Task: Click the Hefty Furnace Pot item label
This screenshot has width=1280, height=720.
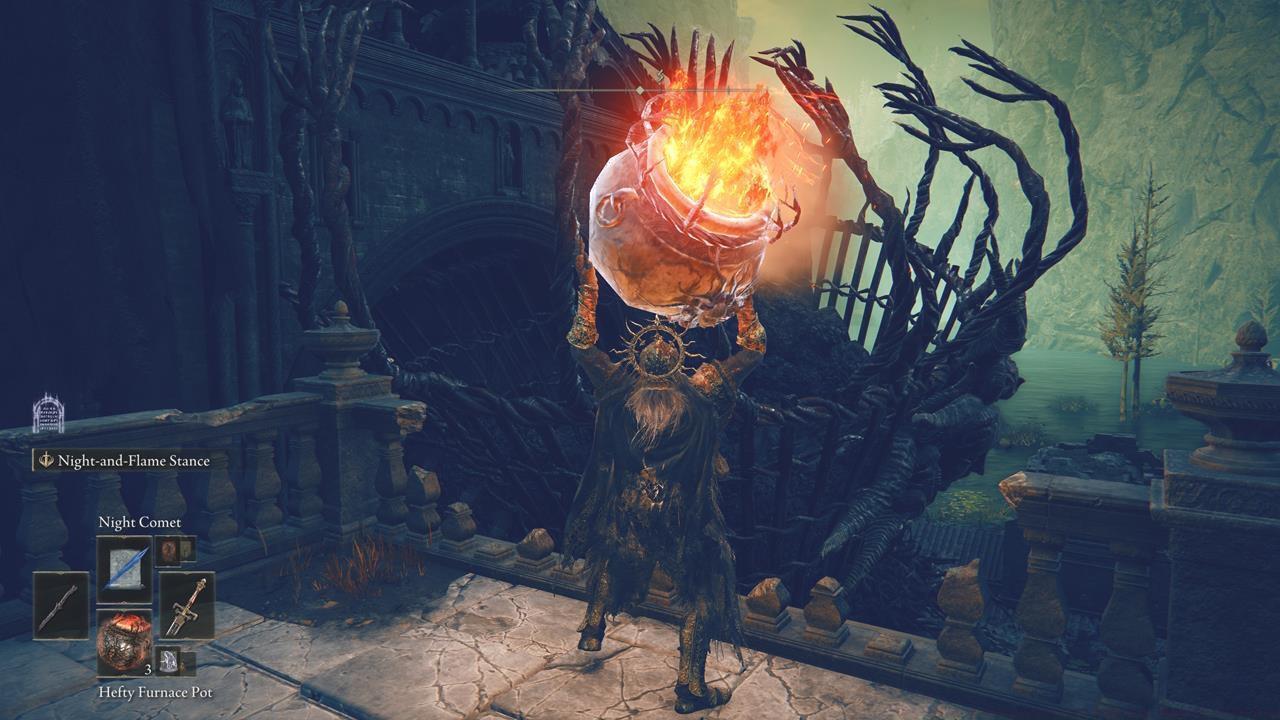Action: [x=155, y=693]
